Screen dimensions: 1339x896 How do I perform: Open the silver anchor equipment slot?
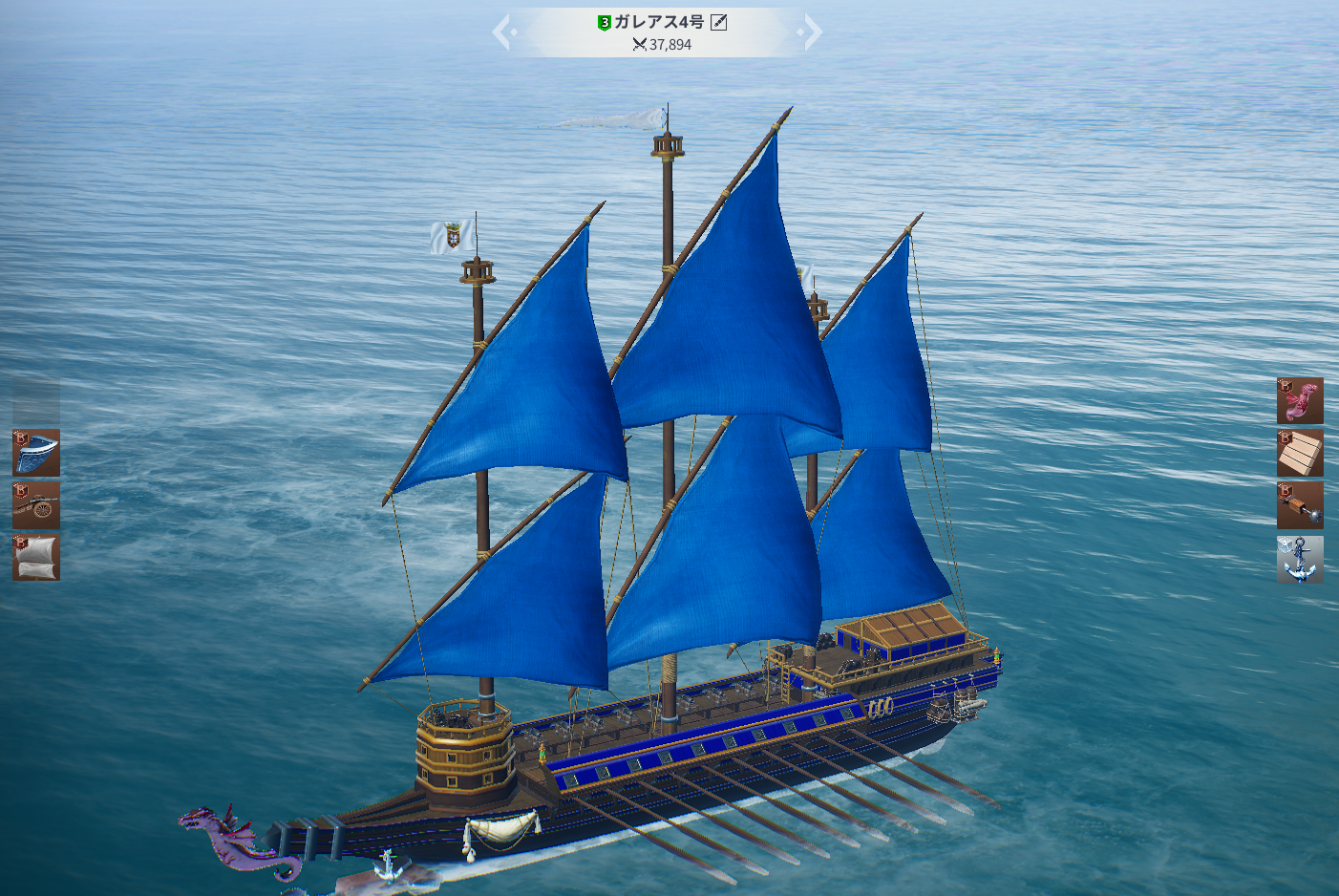1300,559
